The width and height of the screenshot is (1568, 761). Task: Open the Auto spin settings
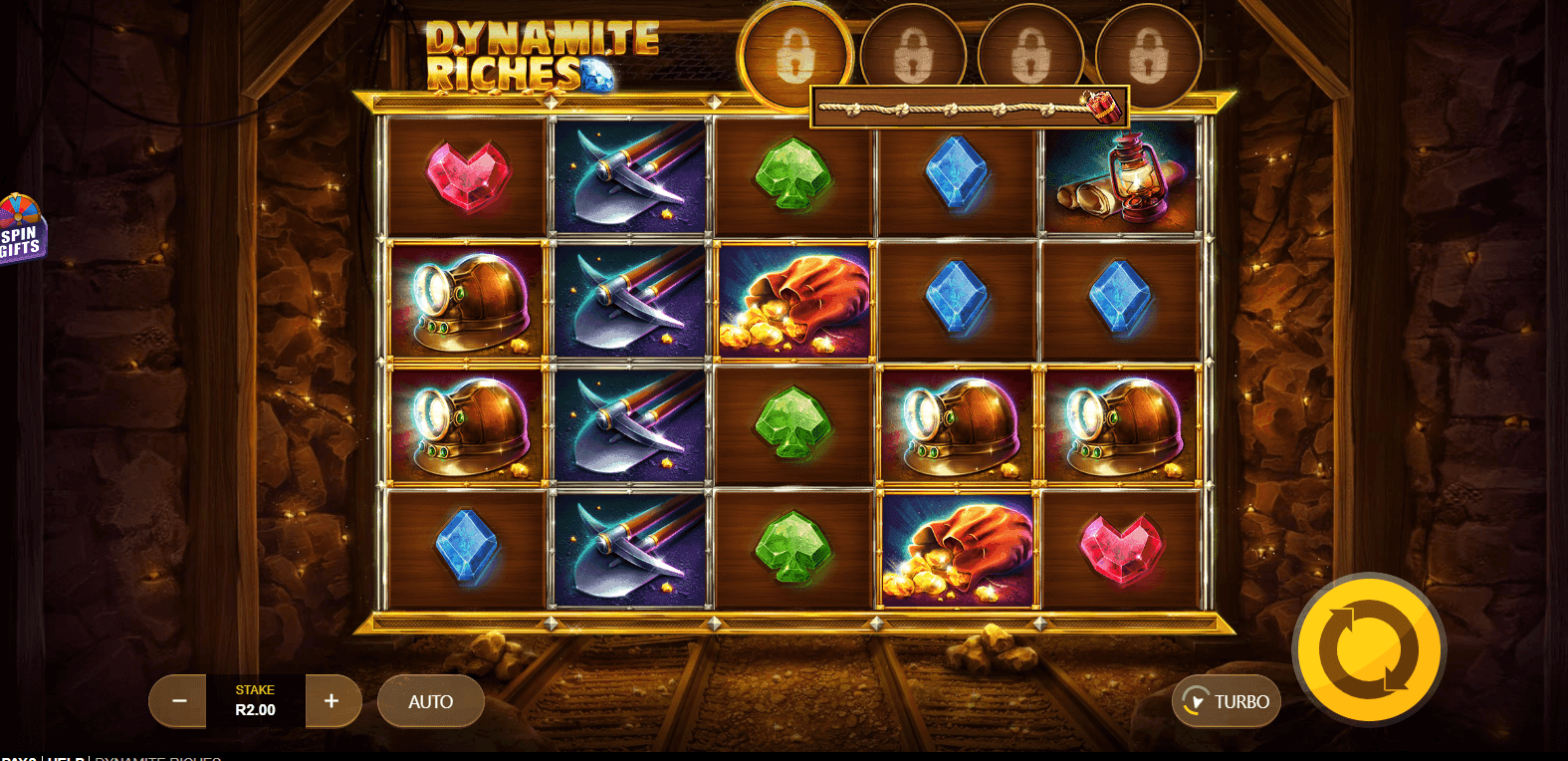coord(430,701)
